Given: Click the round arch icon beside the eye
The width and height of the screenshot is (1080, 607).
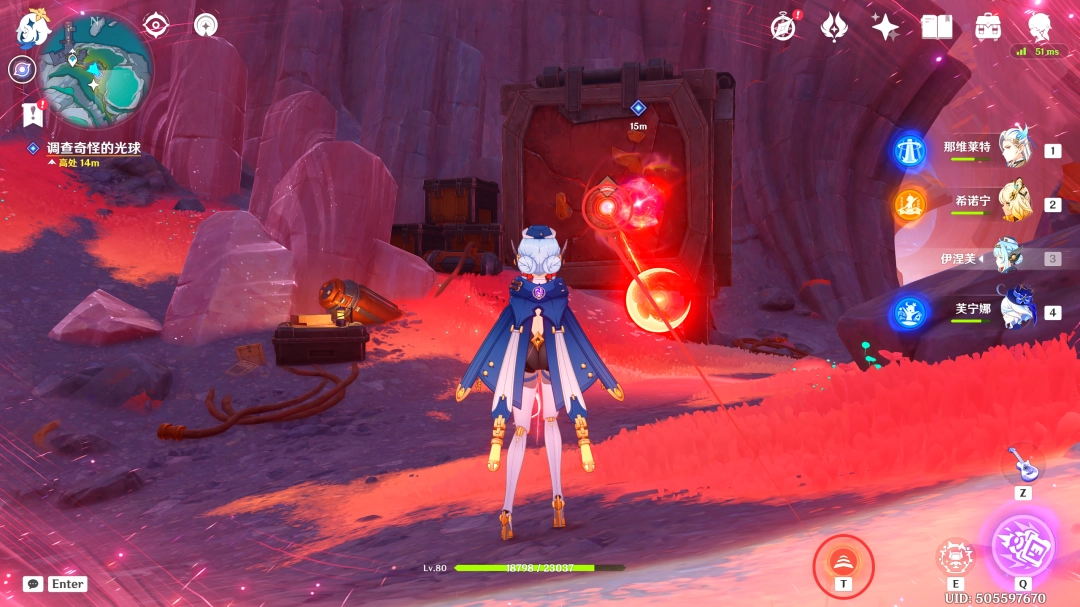Looking at the screenshot, I should click(x=206, y=25).
